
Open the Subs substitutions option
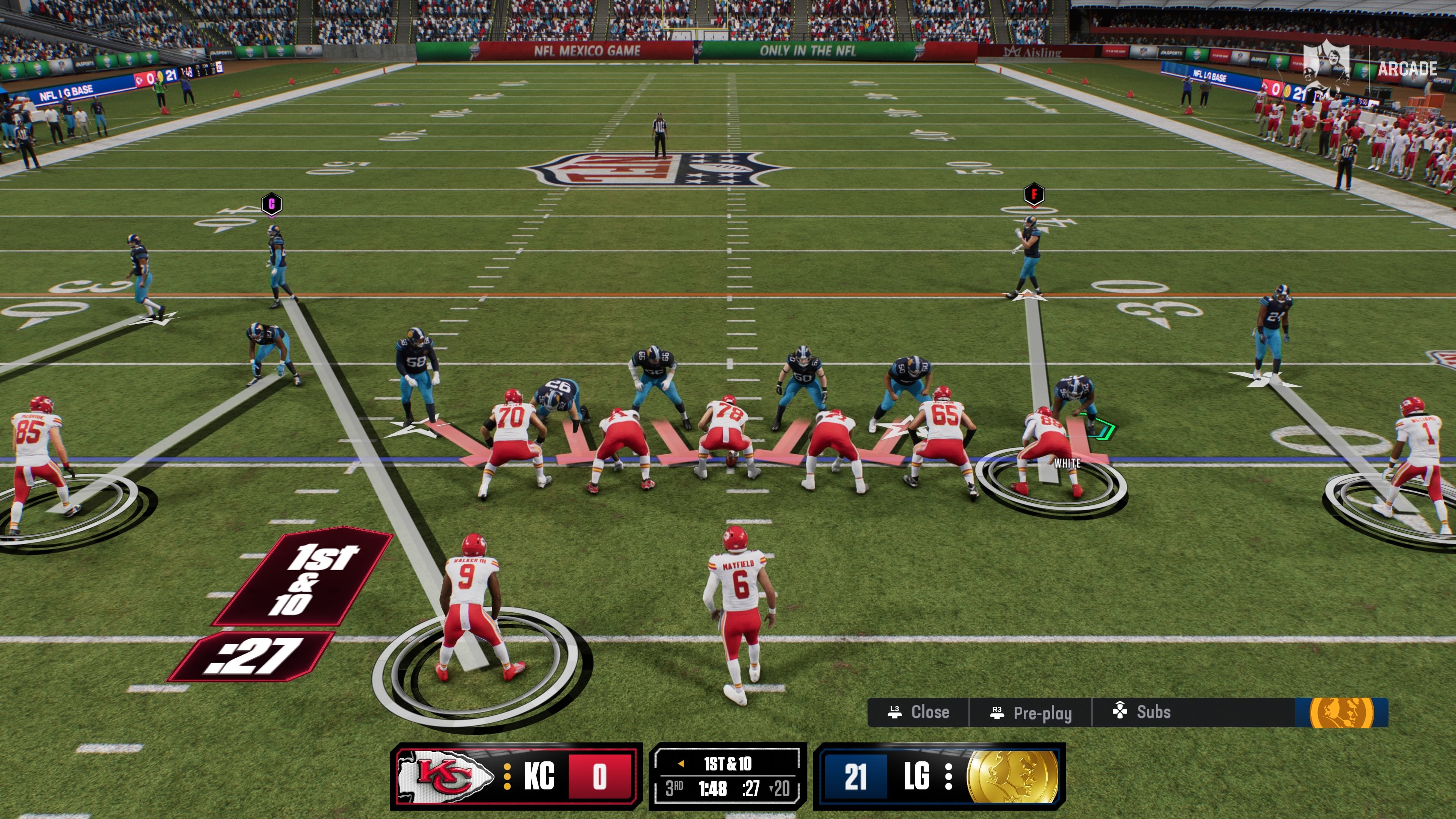(x=1142, y=712)
